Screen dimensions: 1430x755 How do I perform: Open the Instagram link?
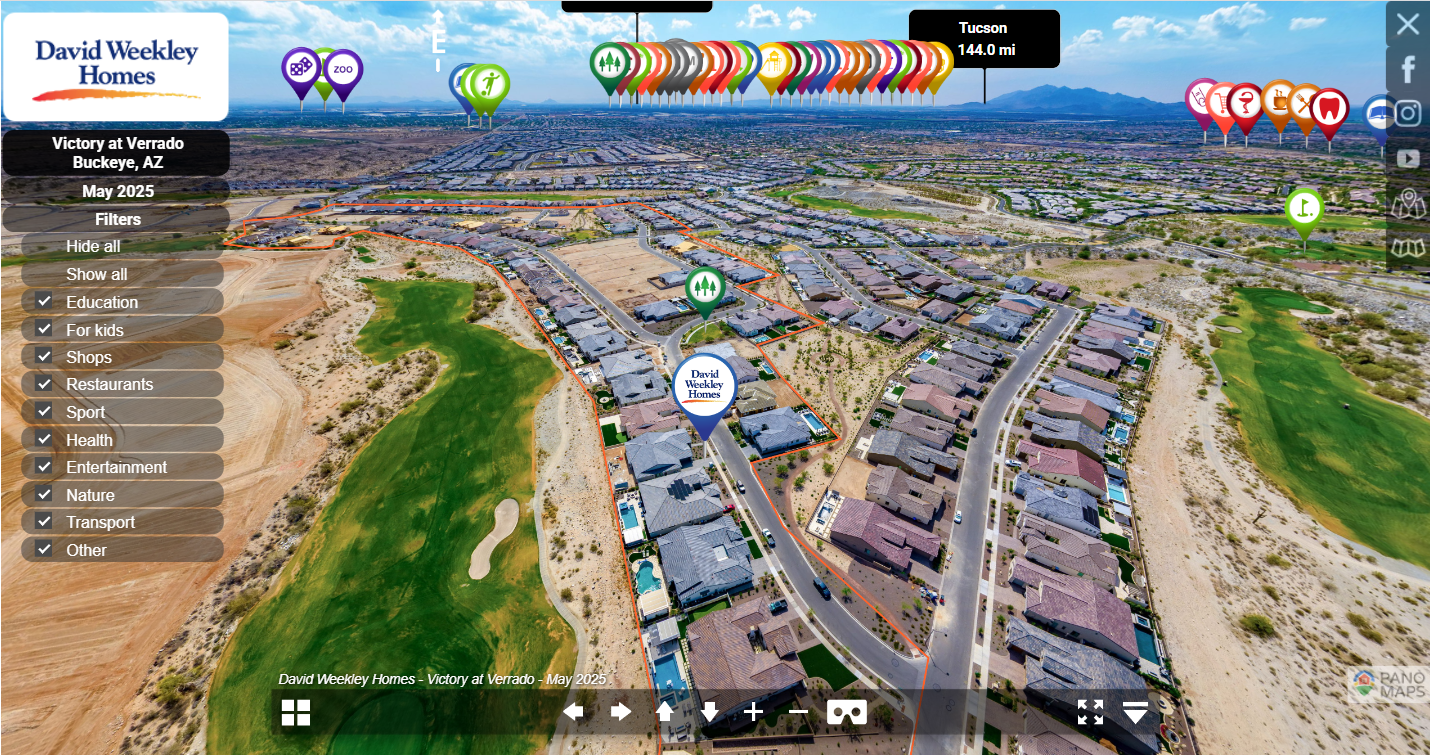[x=1407, y=113]
